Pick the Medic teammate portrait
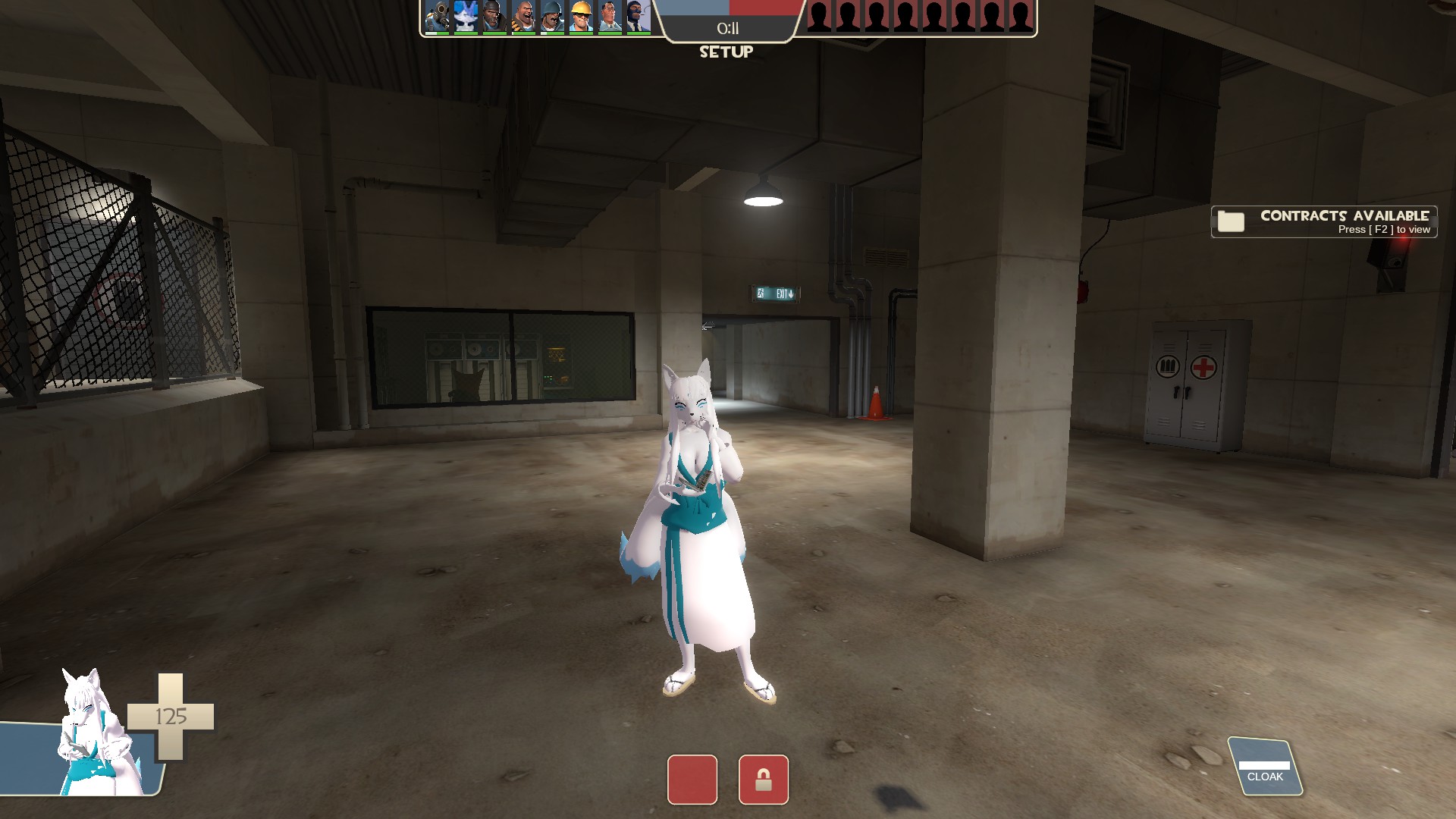Image resolution: width=1456 pixels, height=819 pixels. pos(610,17)
